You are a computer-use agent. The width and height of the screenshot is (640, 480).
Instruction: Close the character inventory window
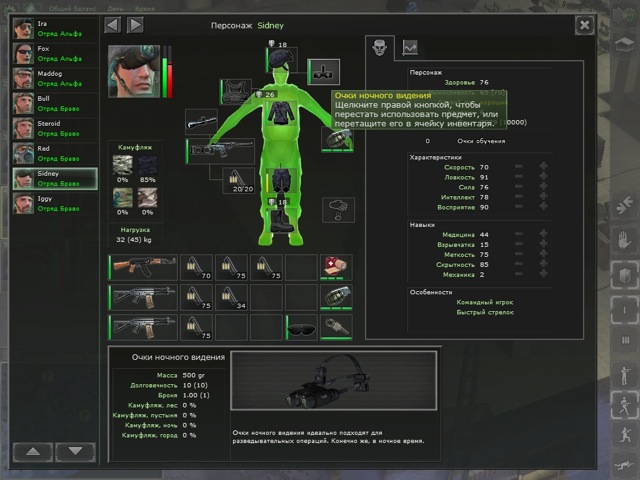click(x=584, y=24)
